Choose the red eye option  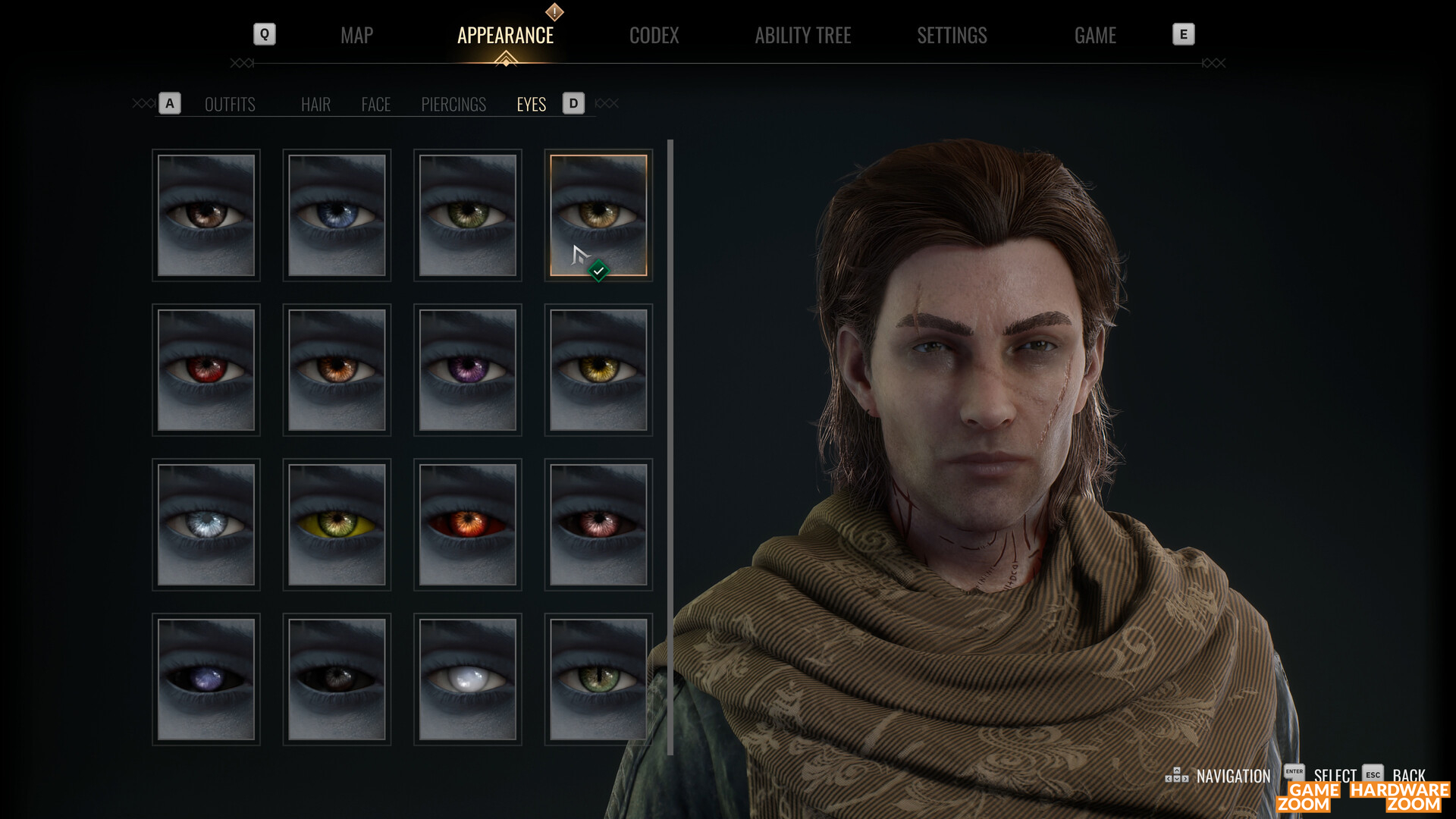pyautogui.click(x=206, y=370)
